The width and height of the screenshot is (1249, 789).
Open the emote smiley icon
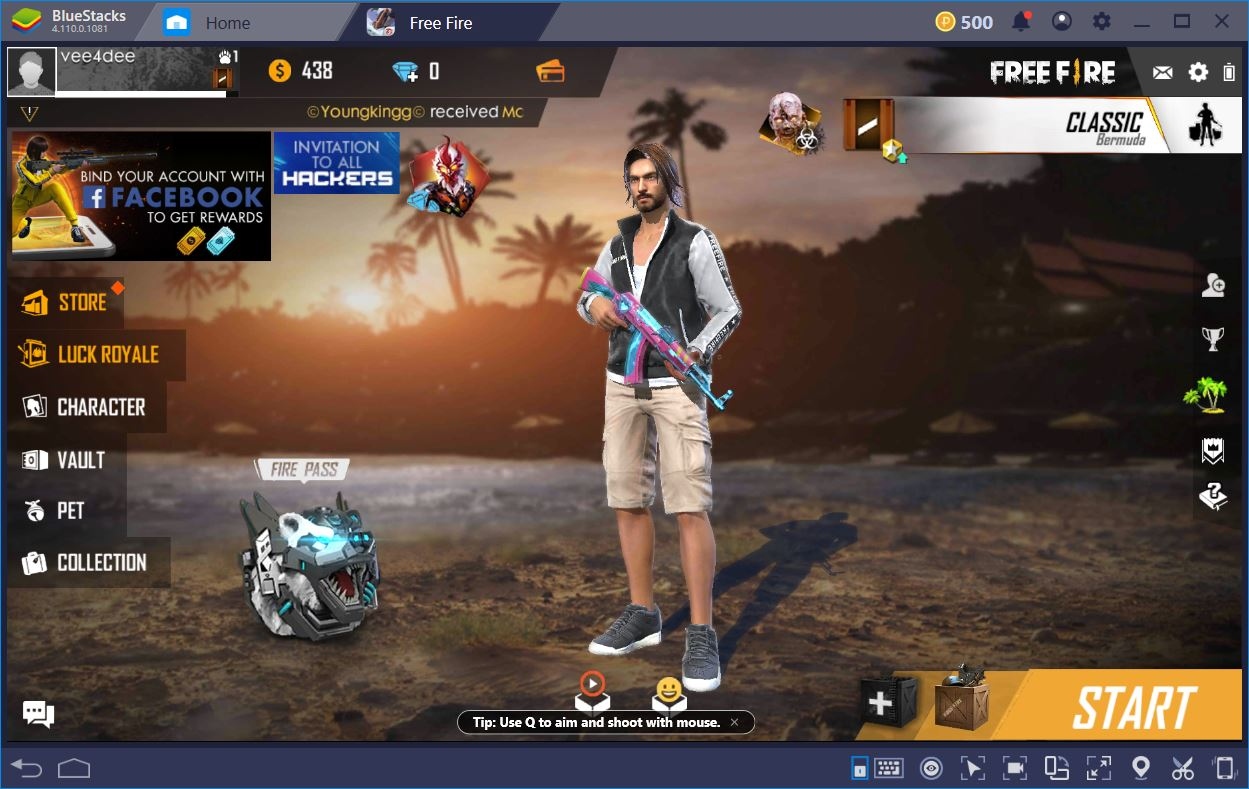[x=668, y=691]
